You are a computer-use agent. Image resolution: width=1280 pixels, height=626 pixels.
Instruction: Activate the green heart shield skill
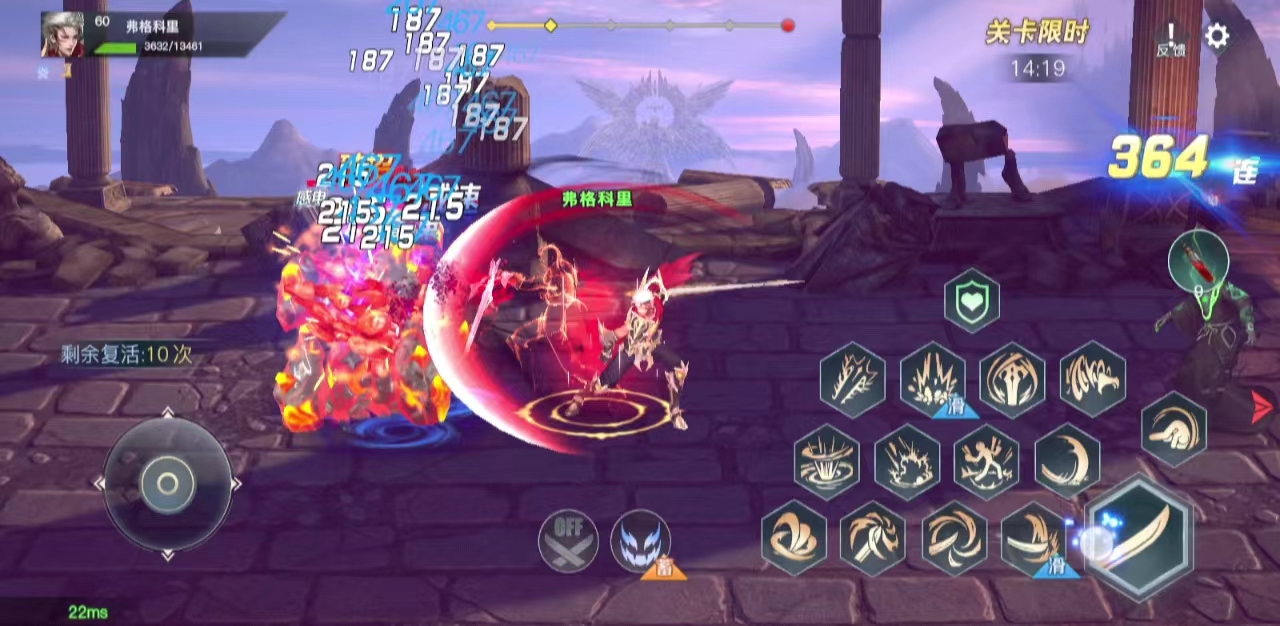[971, 301]
